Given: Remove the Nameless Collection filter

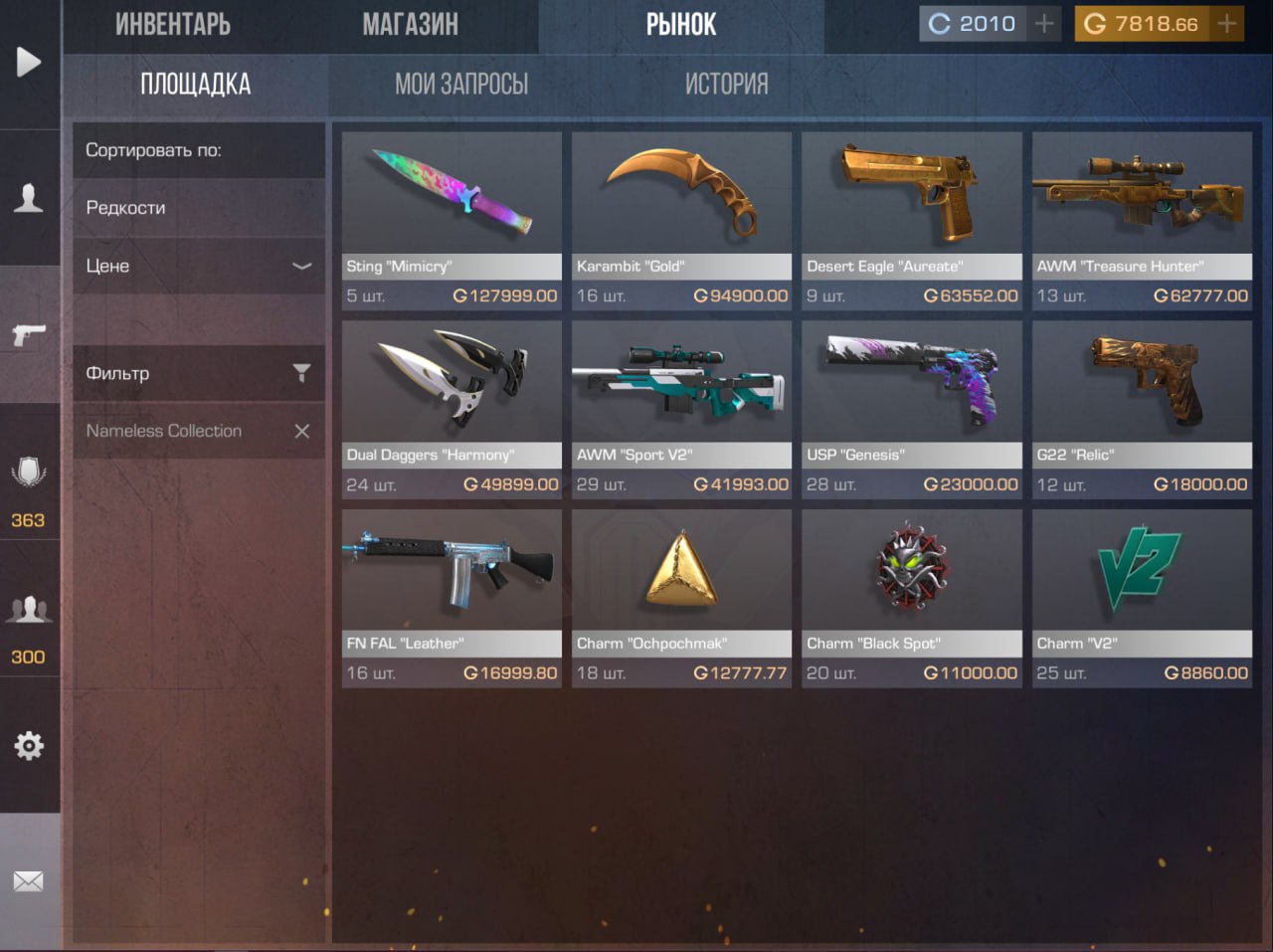Looking at the screenshot, I should pos(302,431).
